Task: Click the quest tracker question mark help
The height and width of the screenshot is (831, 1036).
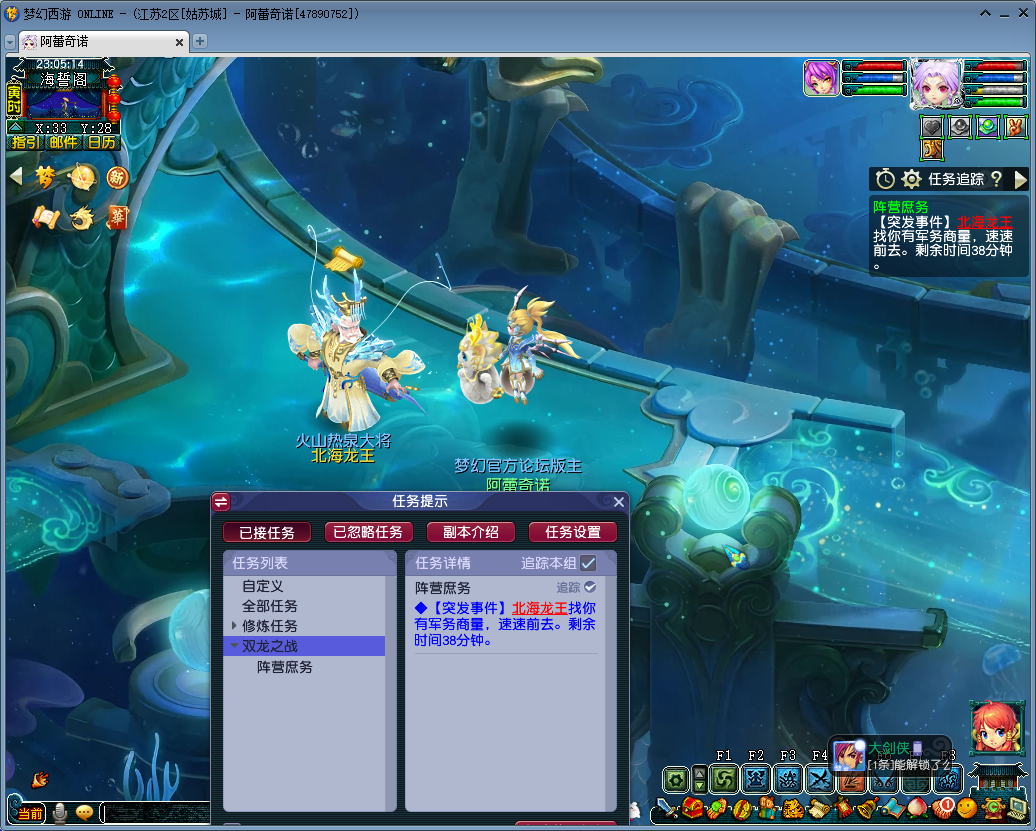Action: pos(996,179)
